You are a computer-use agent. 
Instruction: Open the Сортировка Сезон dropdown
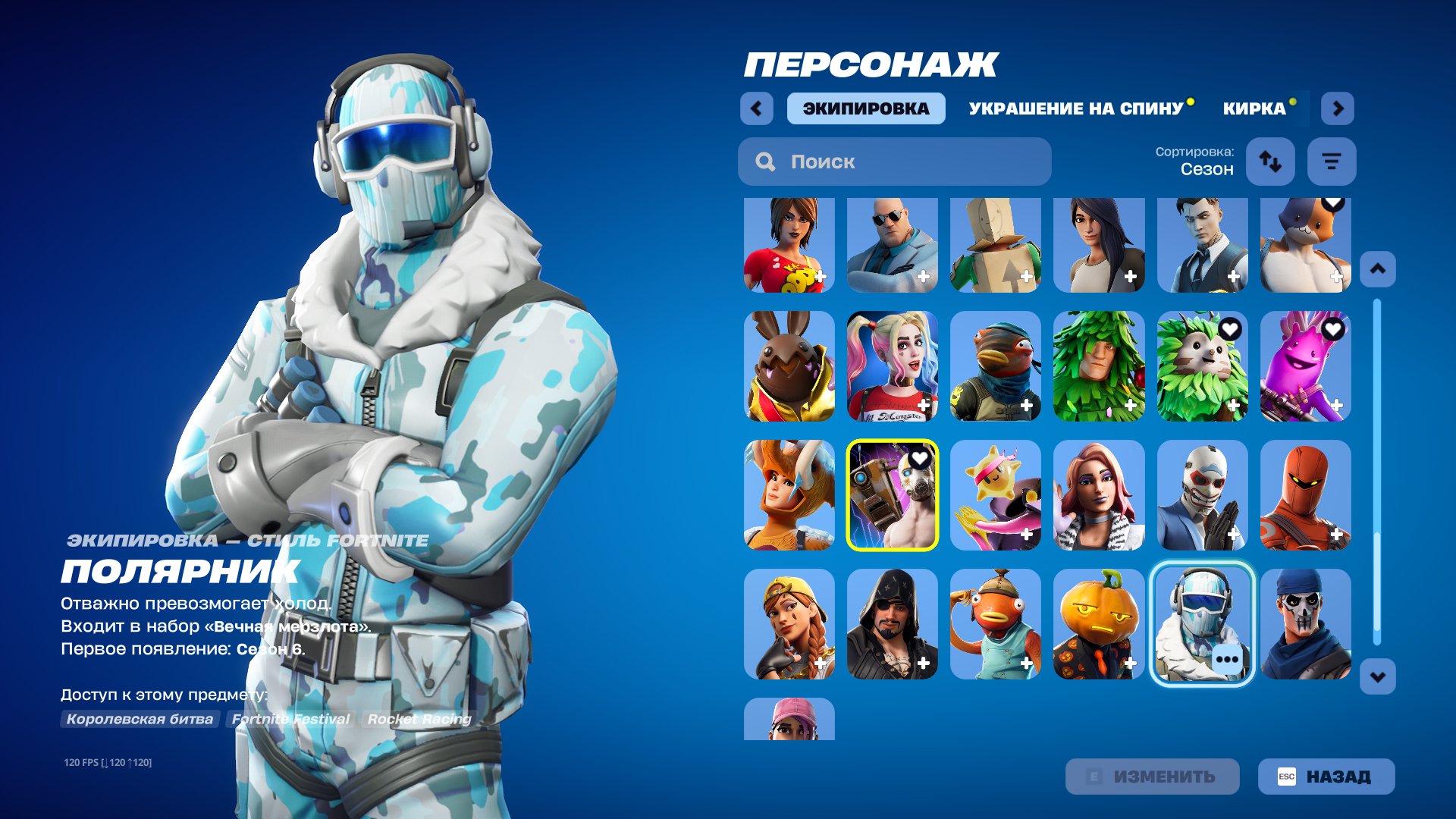click(1206, 162)
